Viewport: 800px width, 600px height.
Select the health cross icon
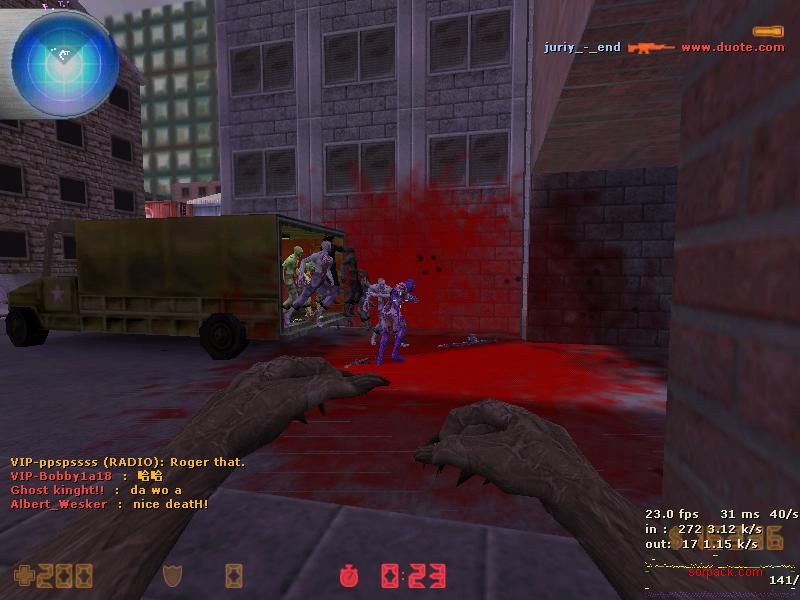(x=23, y=576)
